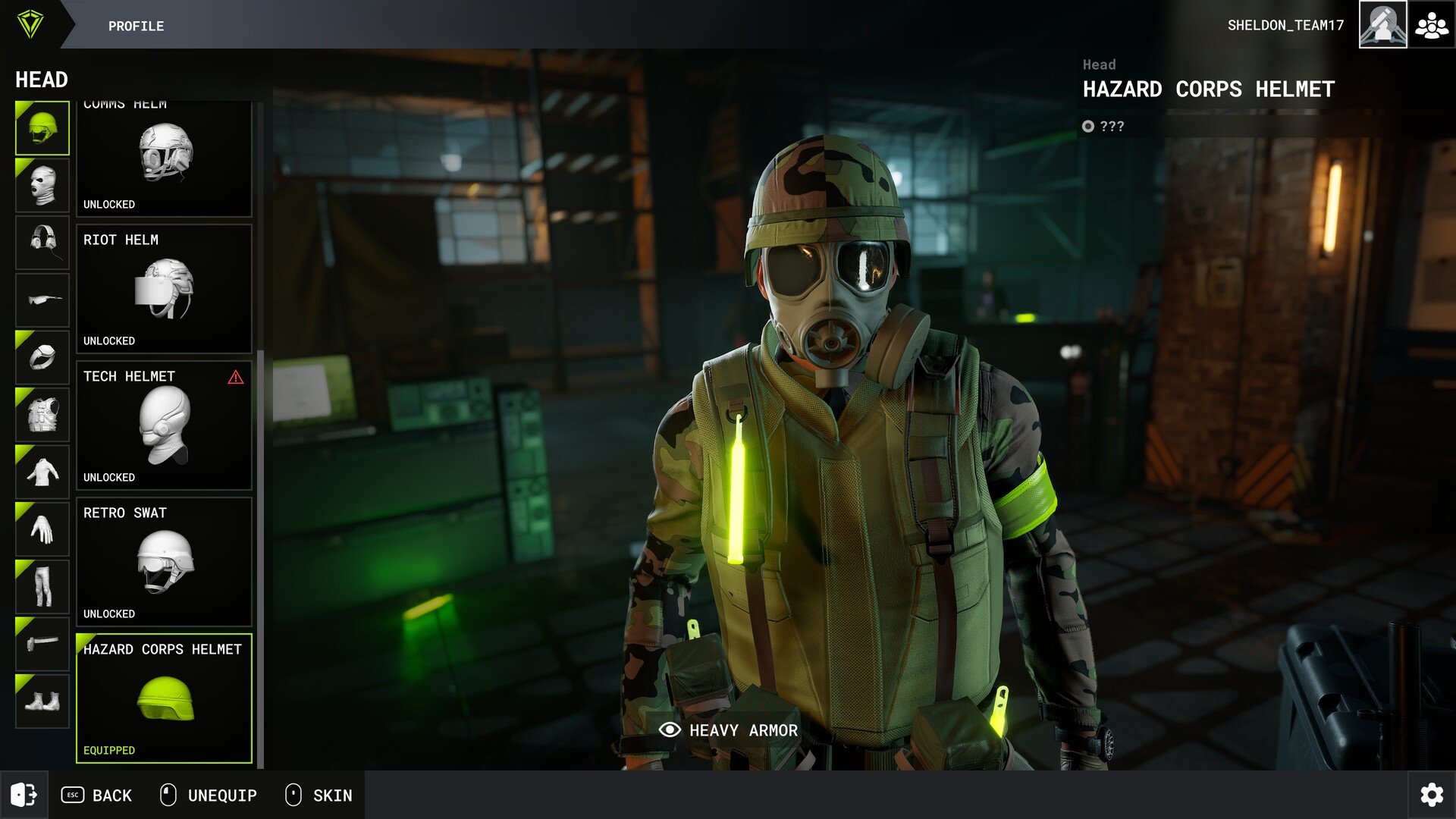This screenshot has height=819, width=1456.
Task: Go back with the Back button
Action: [96, 795]
